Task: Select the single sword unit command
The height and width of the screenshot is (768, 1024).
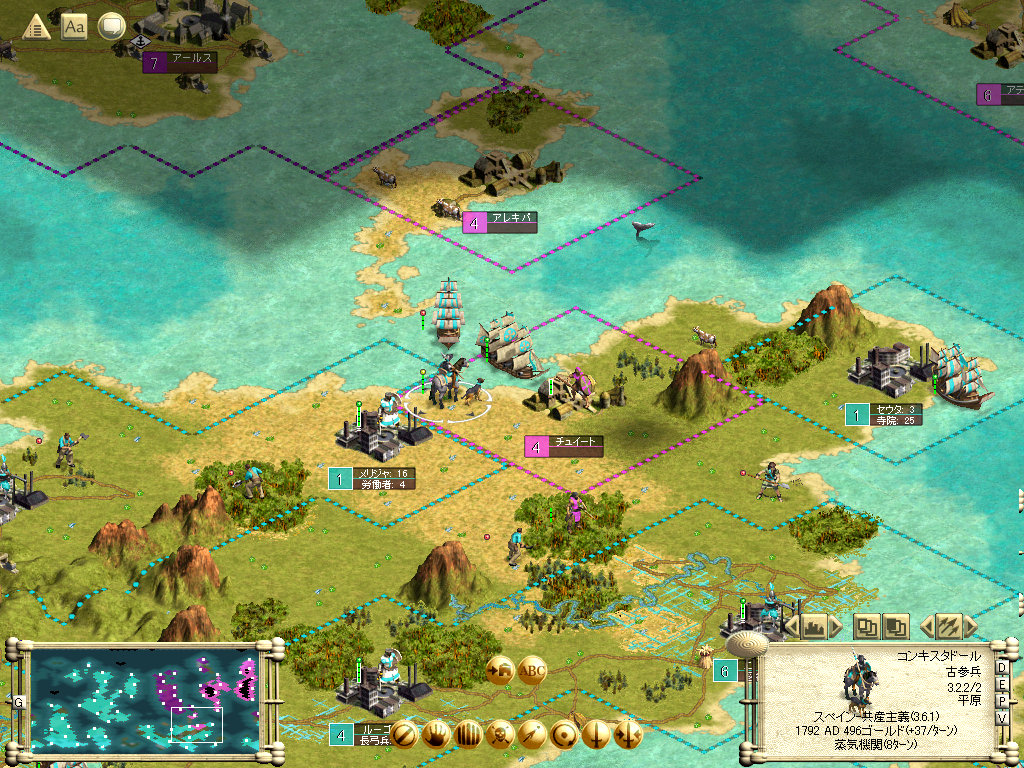Action: (596, 735)
